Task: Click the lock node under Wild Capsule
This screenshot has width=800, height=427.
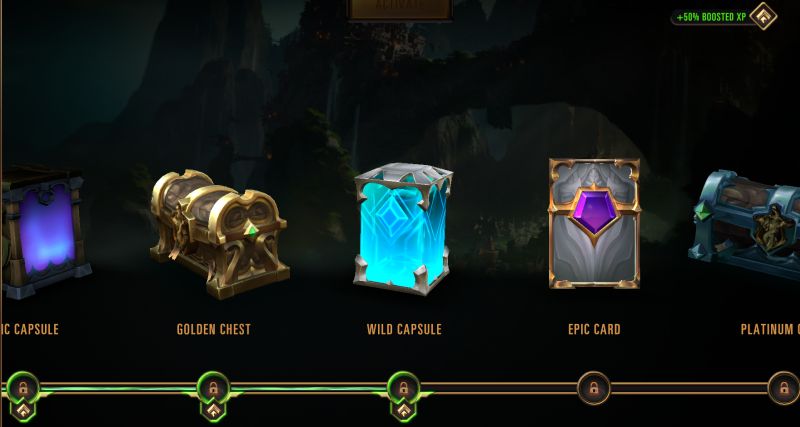Action: click(x=403, y=386)
